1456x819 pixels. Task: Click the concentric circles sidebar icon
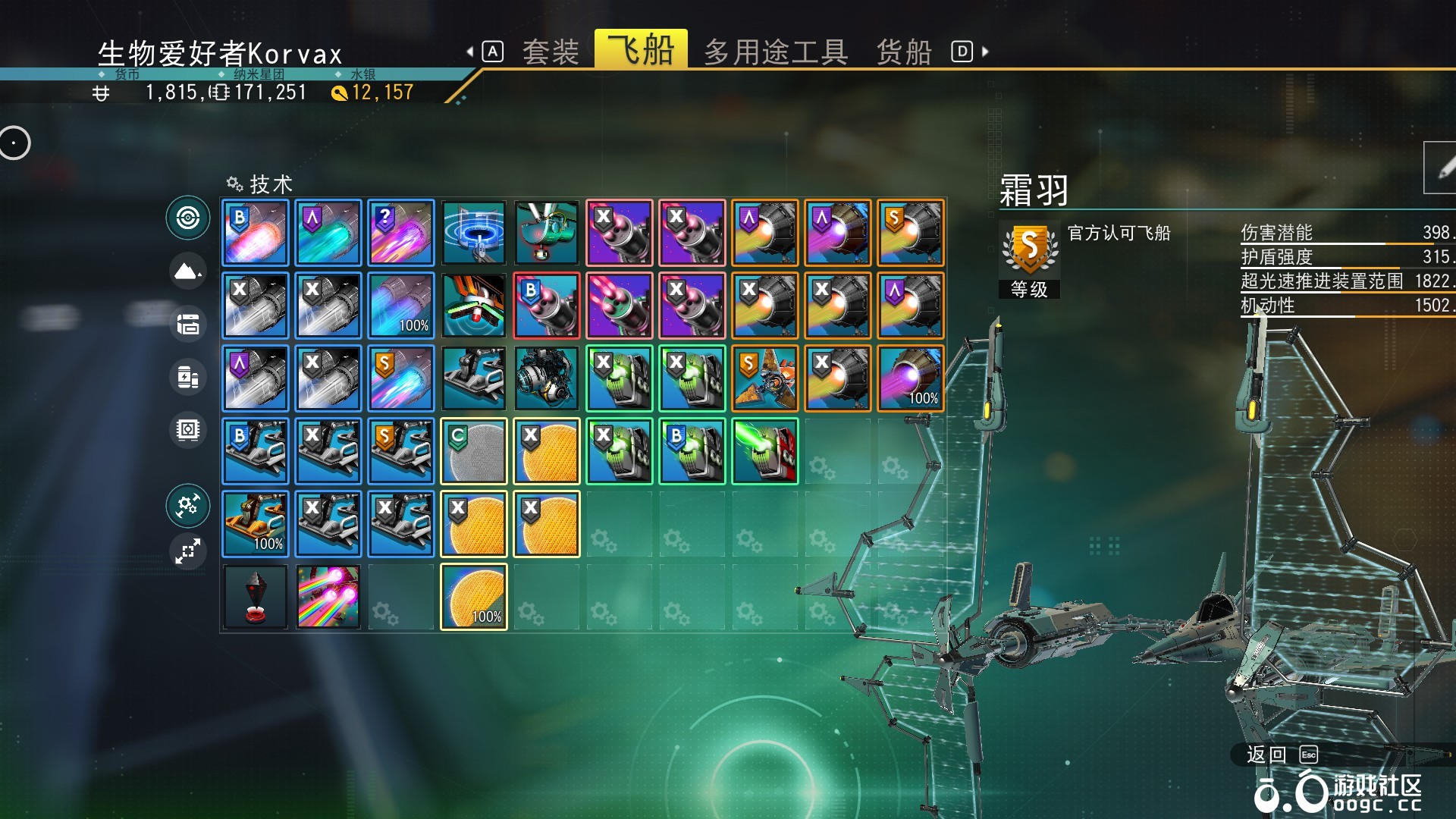tap(188, 218)
